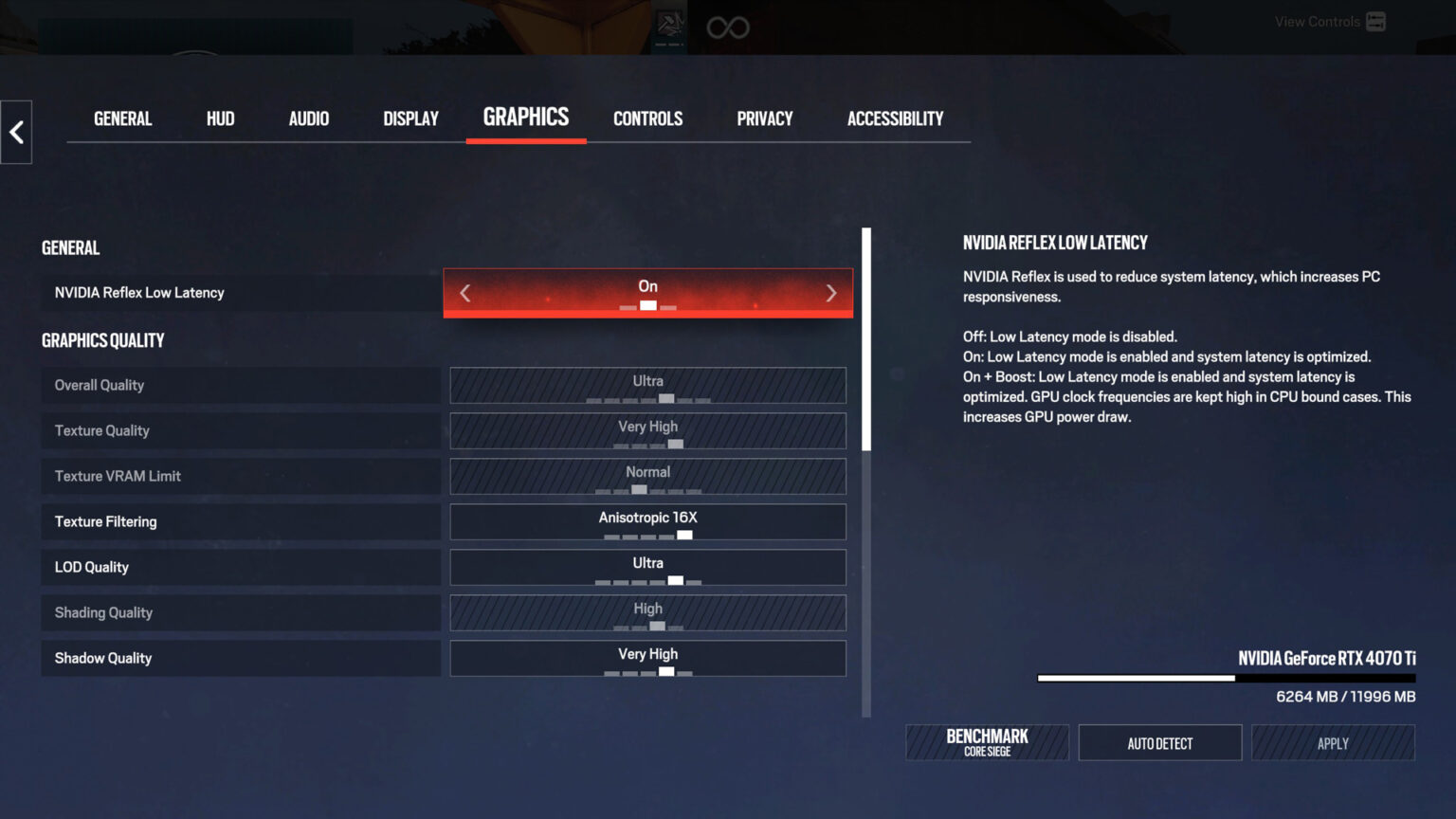Open the ACCESSIBILITY tab

[x=894, y=118]
